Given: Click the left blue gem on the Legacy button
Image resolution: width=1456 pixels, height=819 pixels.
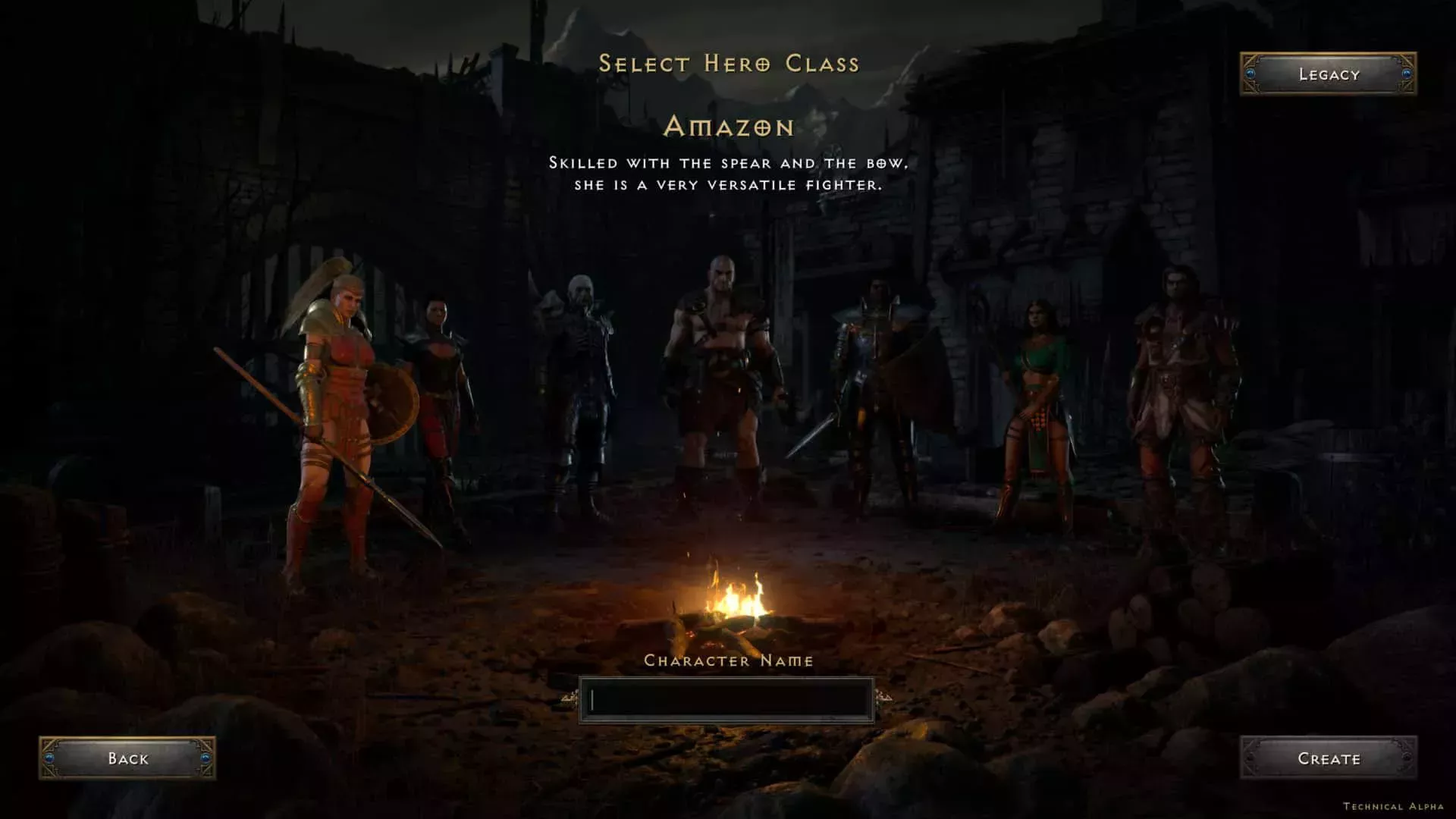Looking at the screenshot, I should (1252, 74).
